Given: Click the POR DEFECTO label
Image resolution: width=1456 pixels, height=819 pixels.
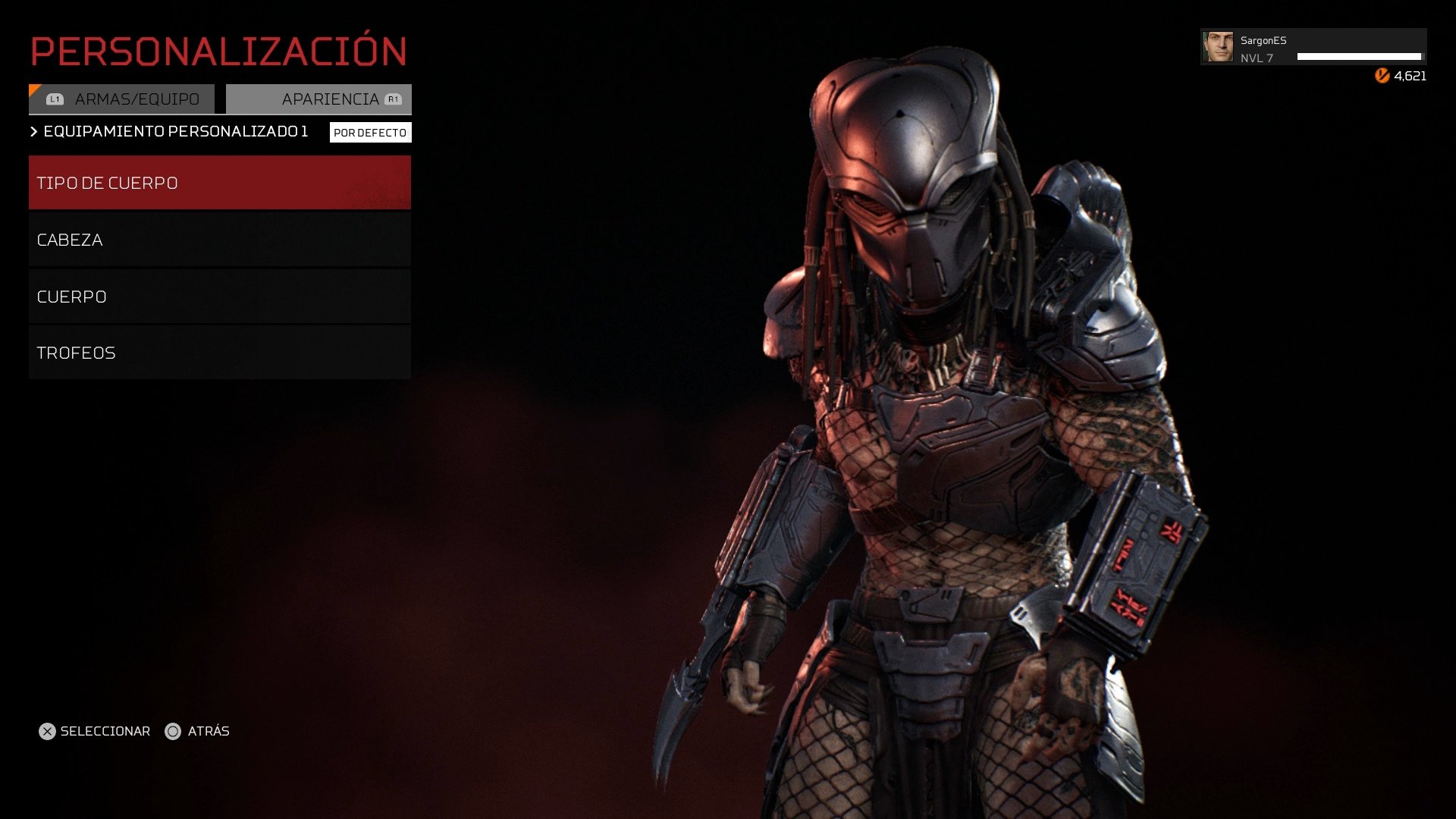Looking at the screenshot, I should [370, 131].
